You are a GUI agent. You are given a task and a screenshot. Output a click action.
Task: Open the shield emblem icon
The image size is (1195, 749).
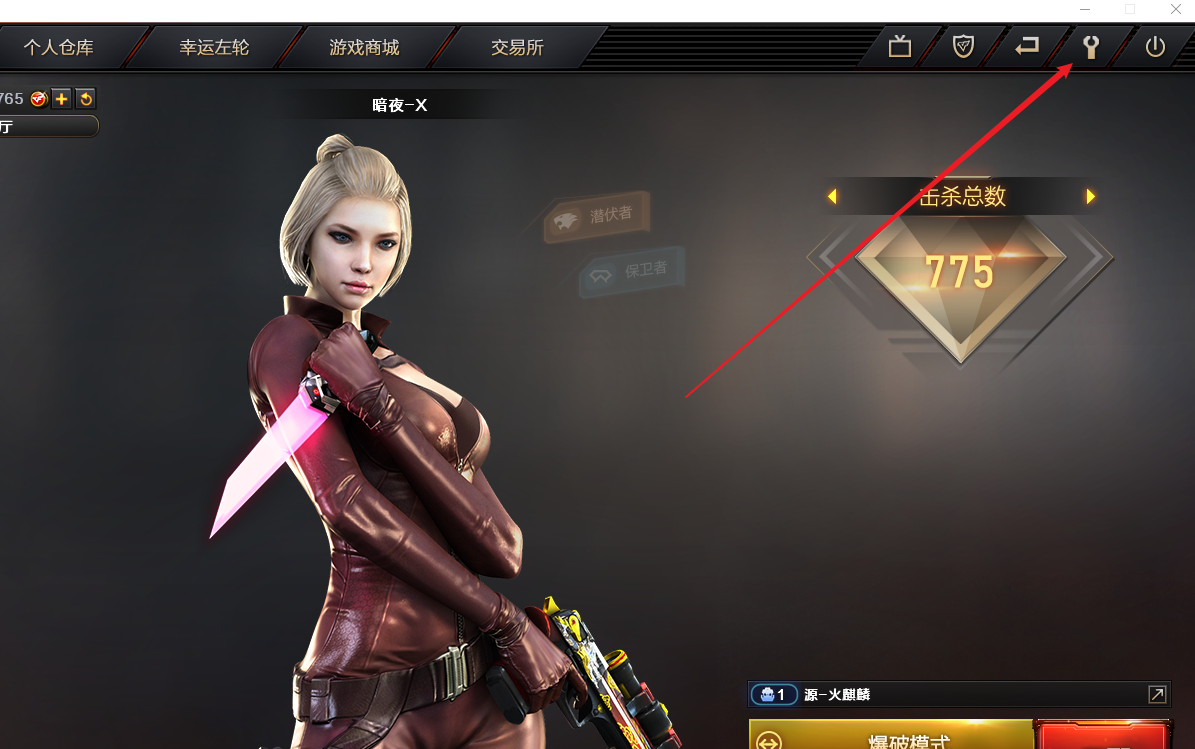point(963,47)
